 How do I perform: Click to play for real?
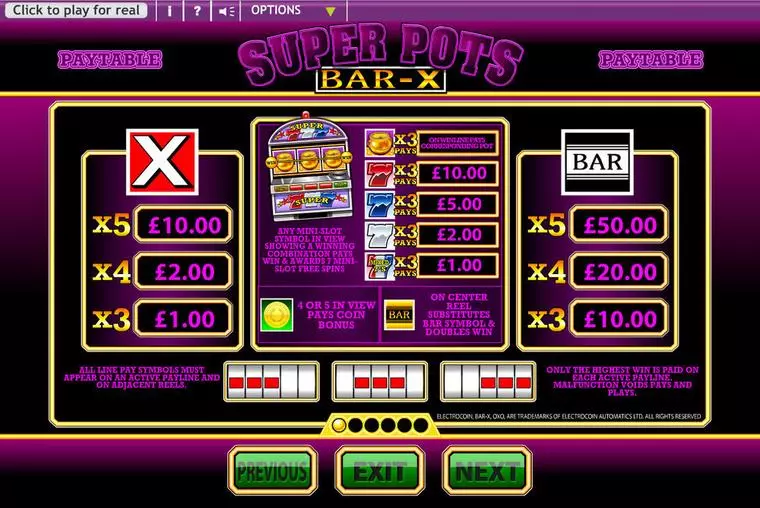point(76,11)
